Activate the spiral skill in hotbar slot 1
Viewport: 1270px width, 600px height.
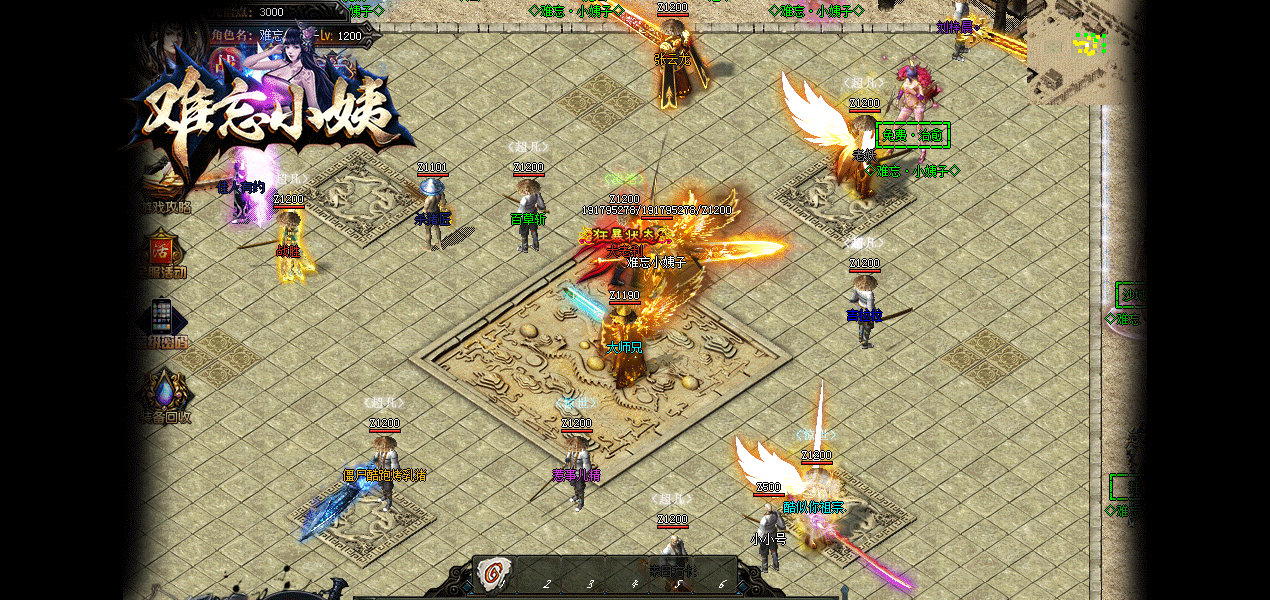(491, 573)
